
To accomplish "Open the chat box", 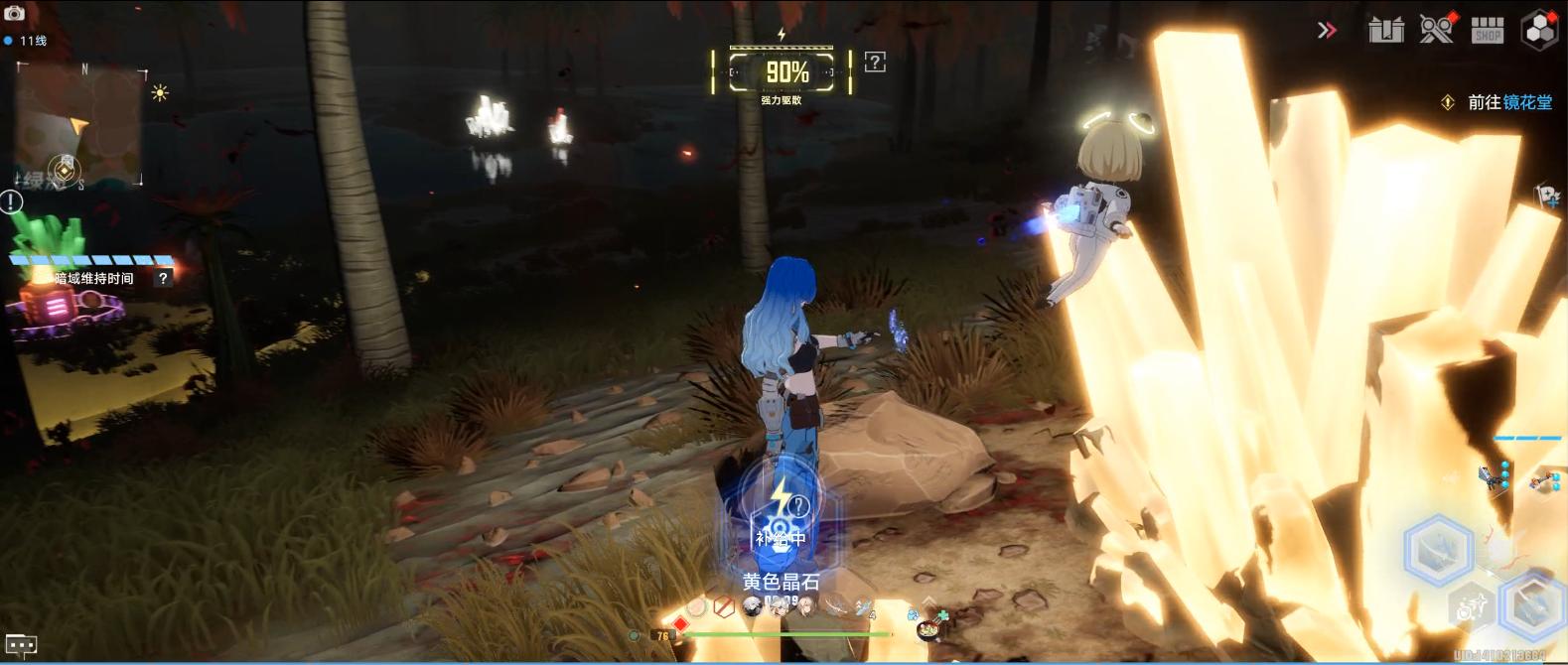I will pyautogui.click(x=21, y=645).
